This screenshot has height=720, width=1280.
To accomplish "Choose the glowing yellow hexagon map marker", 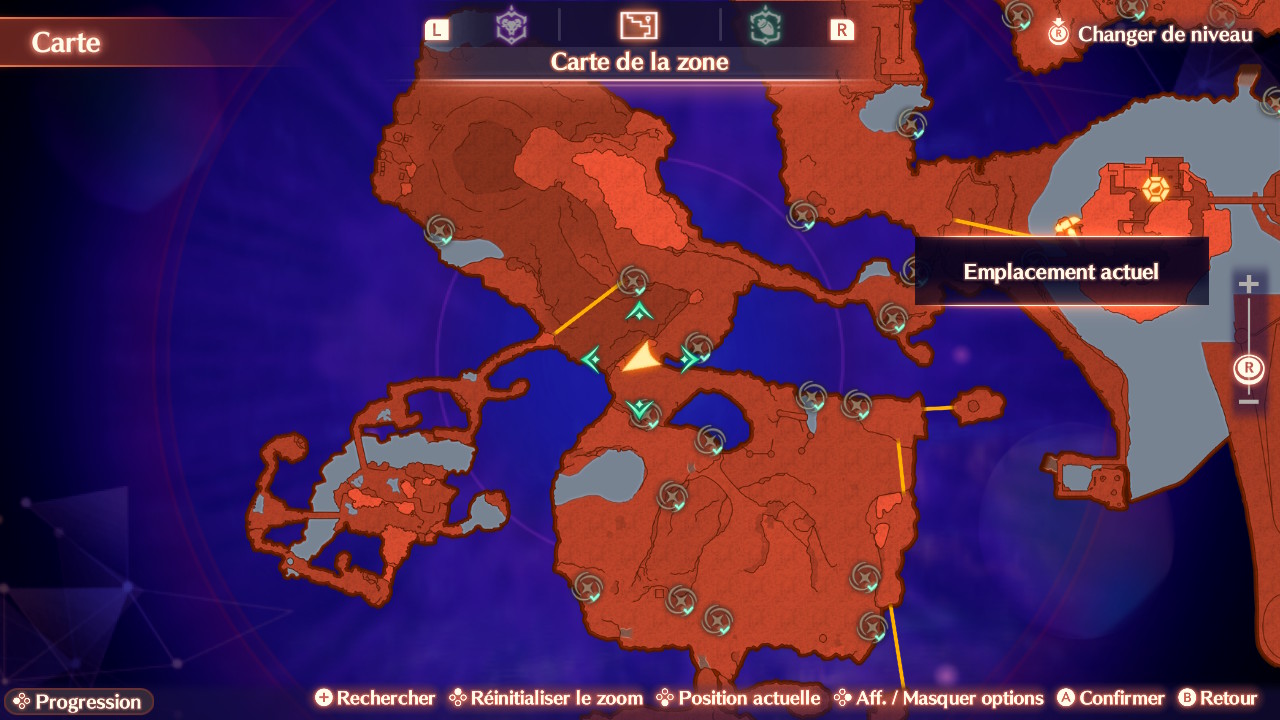I will pyautogui.click(x=1156, y=188).
